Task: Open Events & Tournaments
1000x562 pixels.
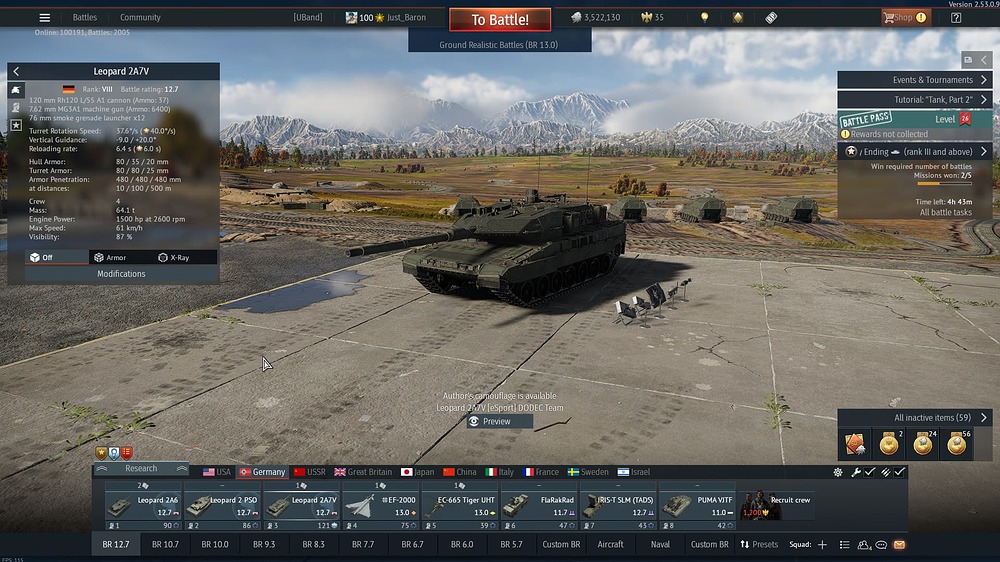Action: [x=914, y=80]
